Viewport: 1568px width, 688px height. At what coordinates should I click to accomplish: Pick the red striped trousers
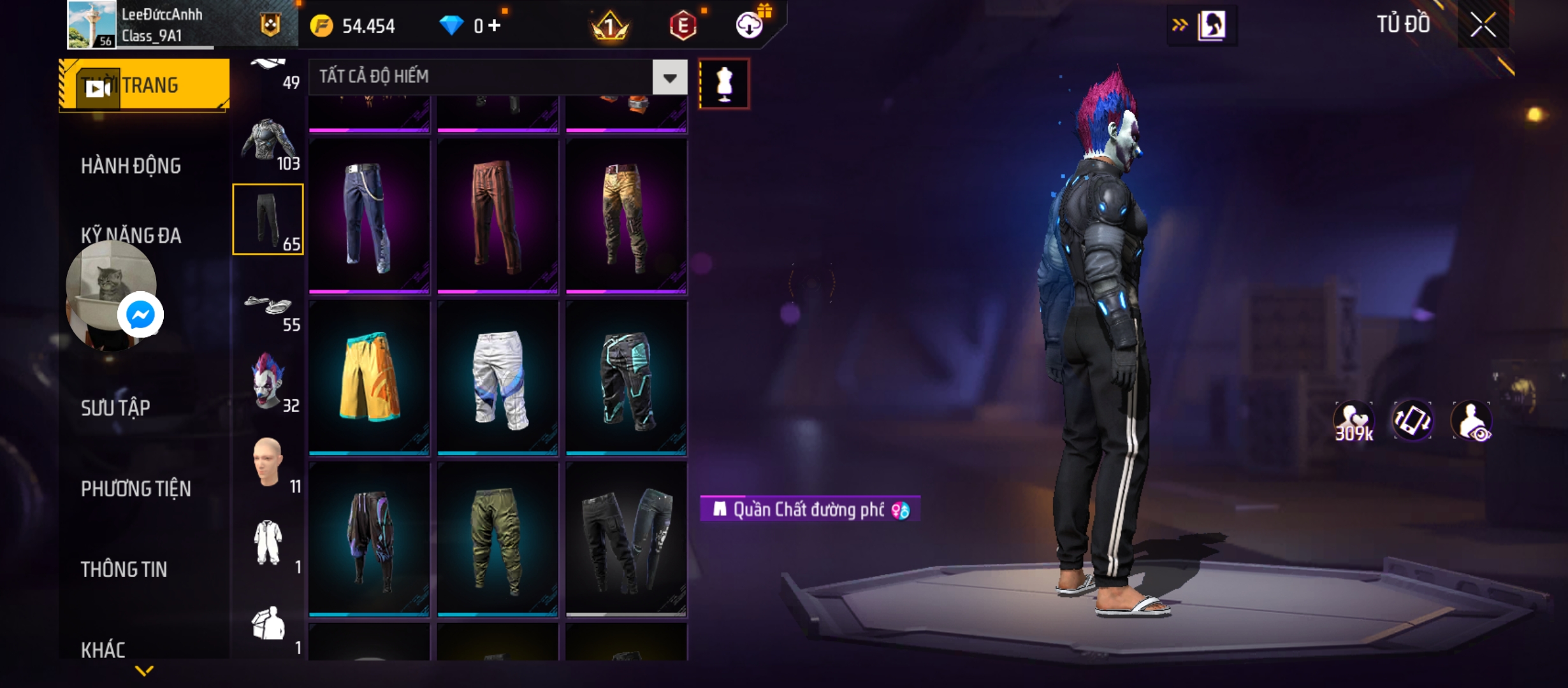(x=498, y=217)
